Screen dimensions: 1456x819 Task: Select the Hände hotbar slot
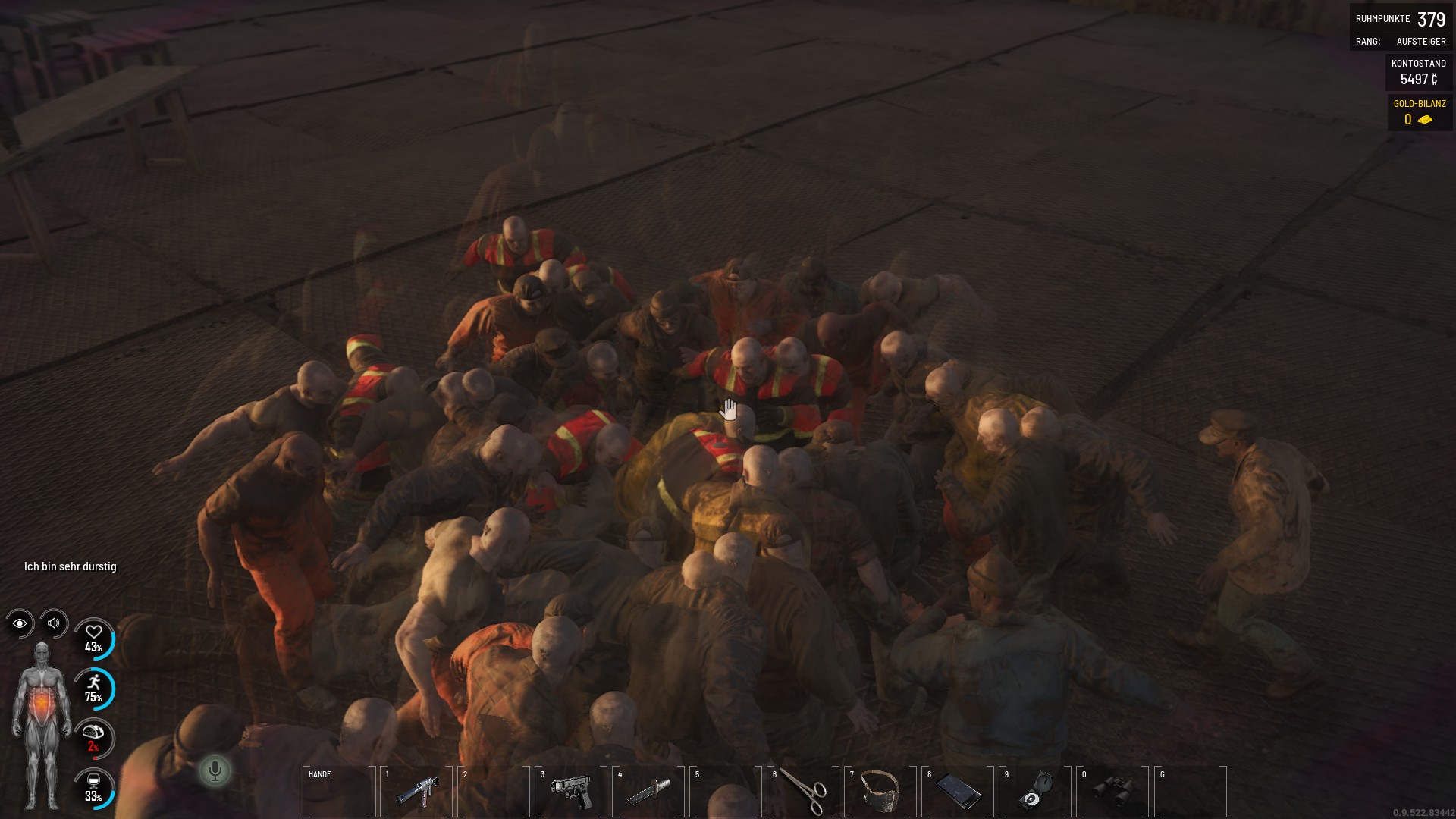coord(339,792)
